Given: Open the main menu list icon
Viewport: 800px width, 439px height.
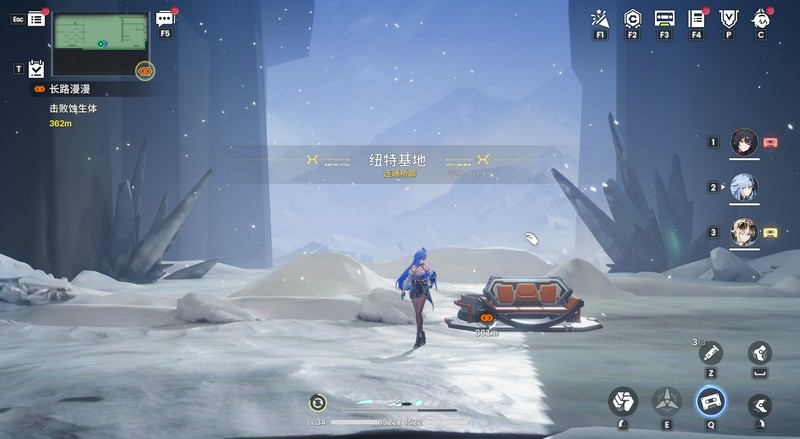Looking at the screenshot, I should (x=37, y=18).
